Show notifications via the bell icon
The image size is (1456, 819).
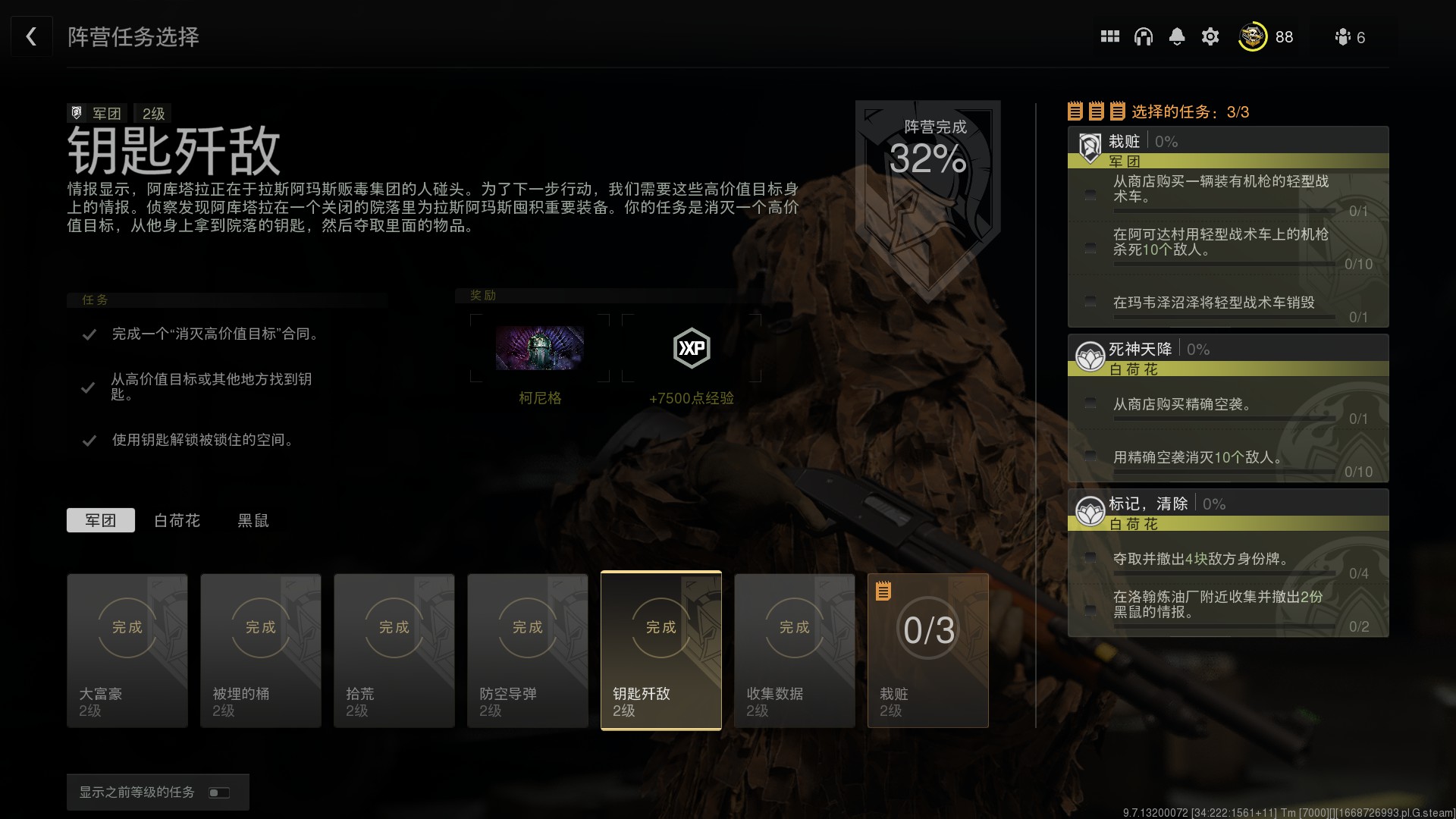(1177, 36)
